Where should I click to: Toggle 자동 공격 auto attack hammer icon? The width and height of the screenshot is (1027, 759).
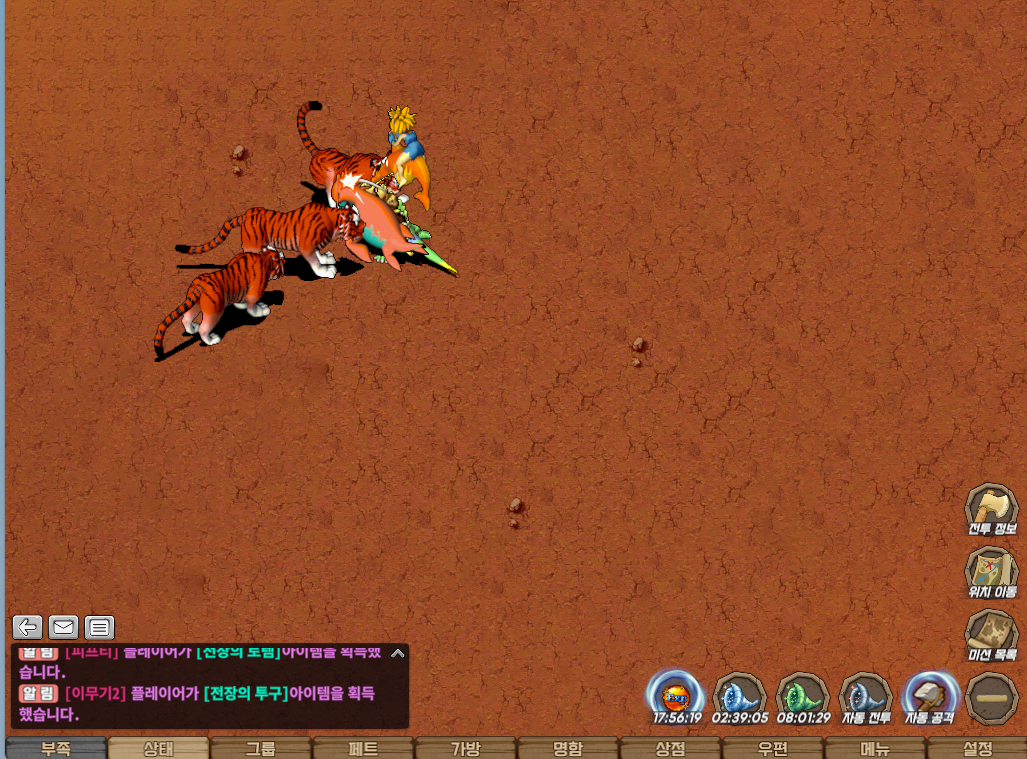(930, 694)
